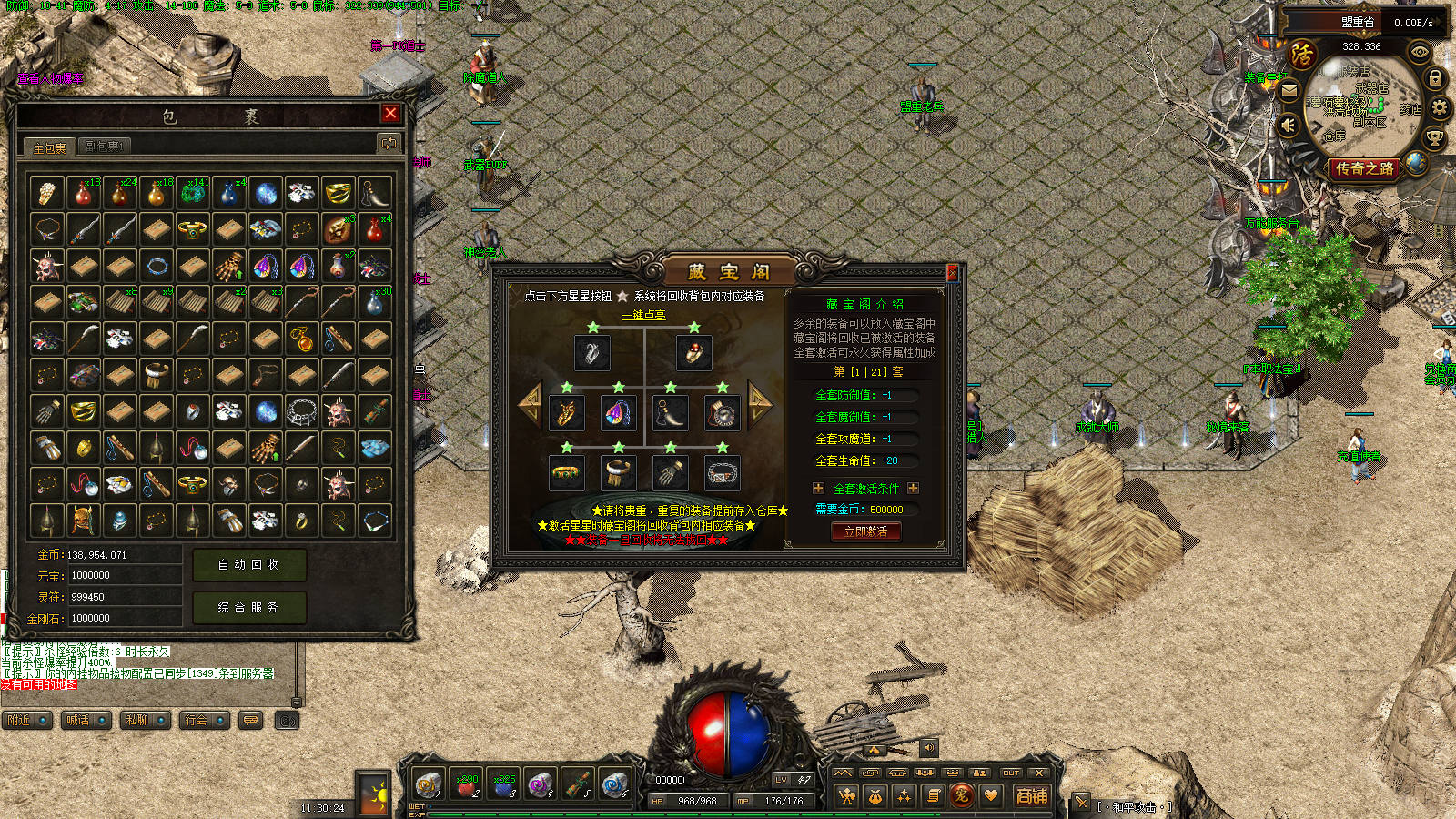The image size is (1456, 819).
Task: Open the 商铺 shop button
Action: point(1032,795)
